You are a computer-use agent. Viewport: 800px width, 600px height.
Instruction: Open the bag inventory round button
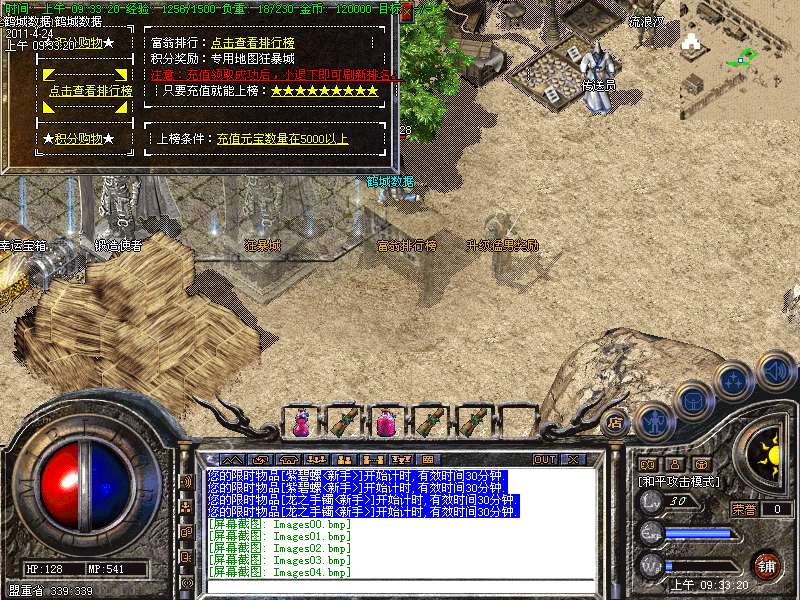(693, 398)
